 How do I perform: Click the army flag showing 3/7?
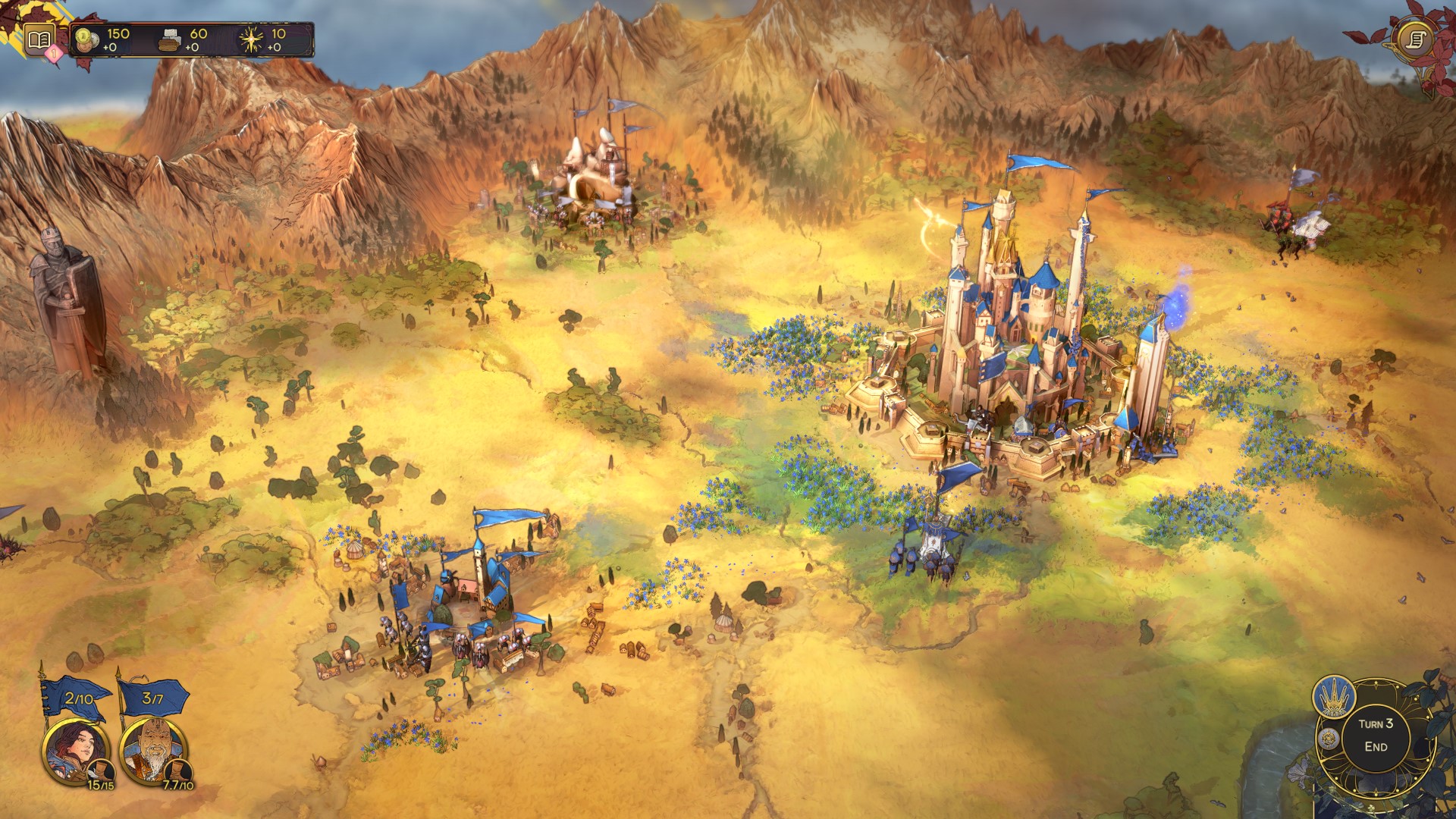pyautogui.click(x=153, y=699)
